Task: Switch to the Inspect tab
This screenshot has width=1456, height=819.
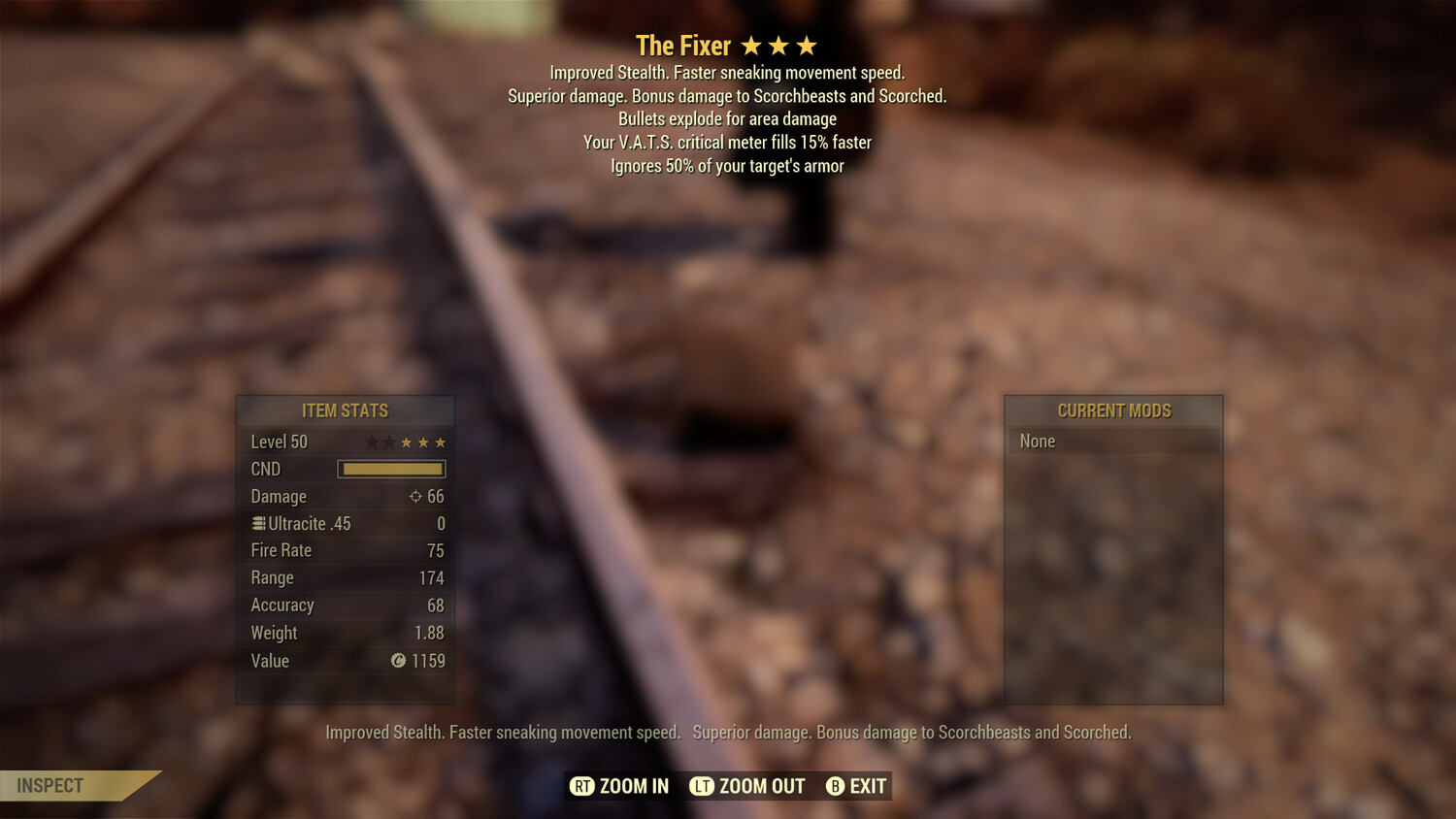Action: coord(49,785)
